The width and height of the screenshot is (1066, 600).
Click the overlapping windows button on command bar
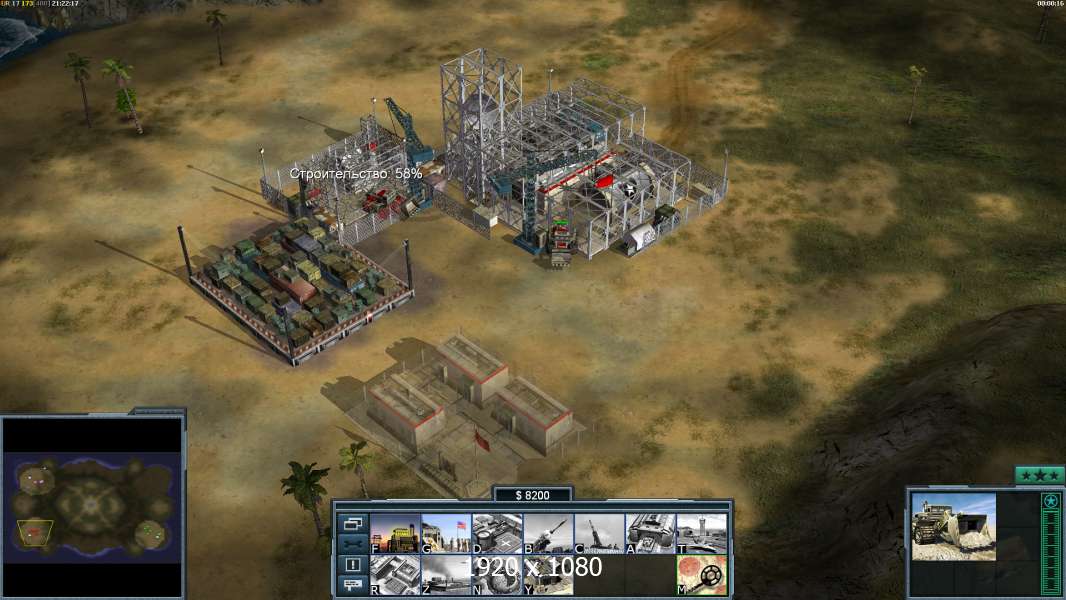coord(353,523)
